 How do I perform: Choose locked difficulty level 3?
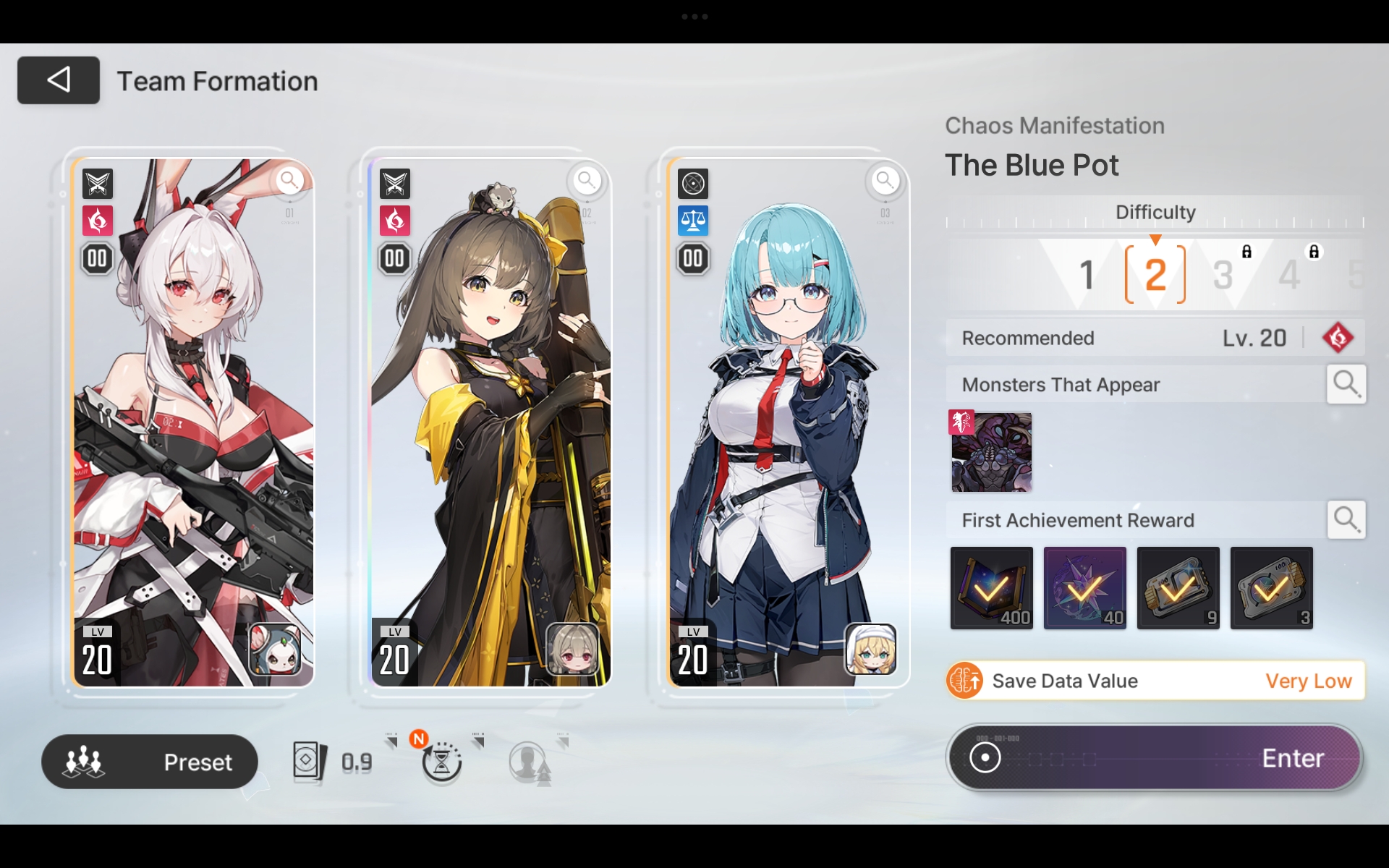1223,275
